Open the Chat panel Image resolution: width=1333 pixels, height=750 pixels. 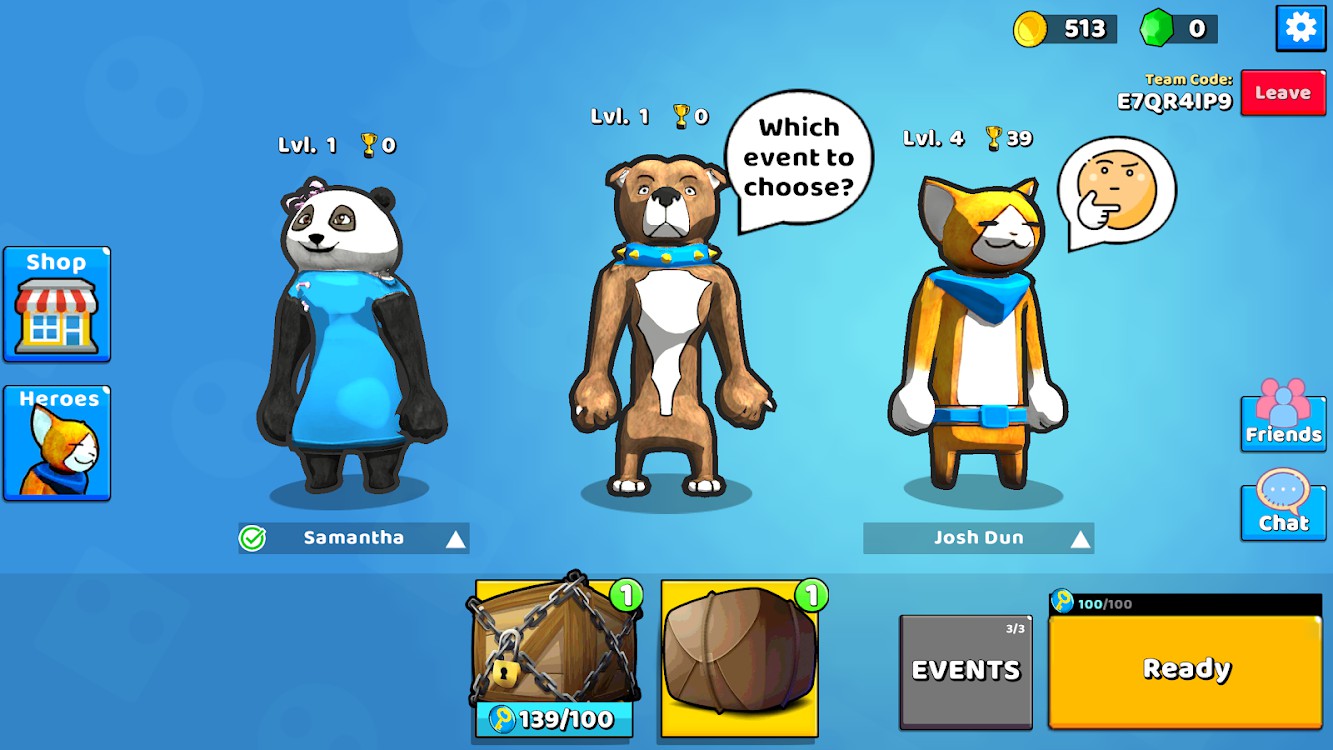[x=1283, y=506]
